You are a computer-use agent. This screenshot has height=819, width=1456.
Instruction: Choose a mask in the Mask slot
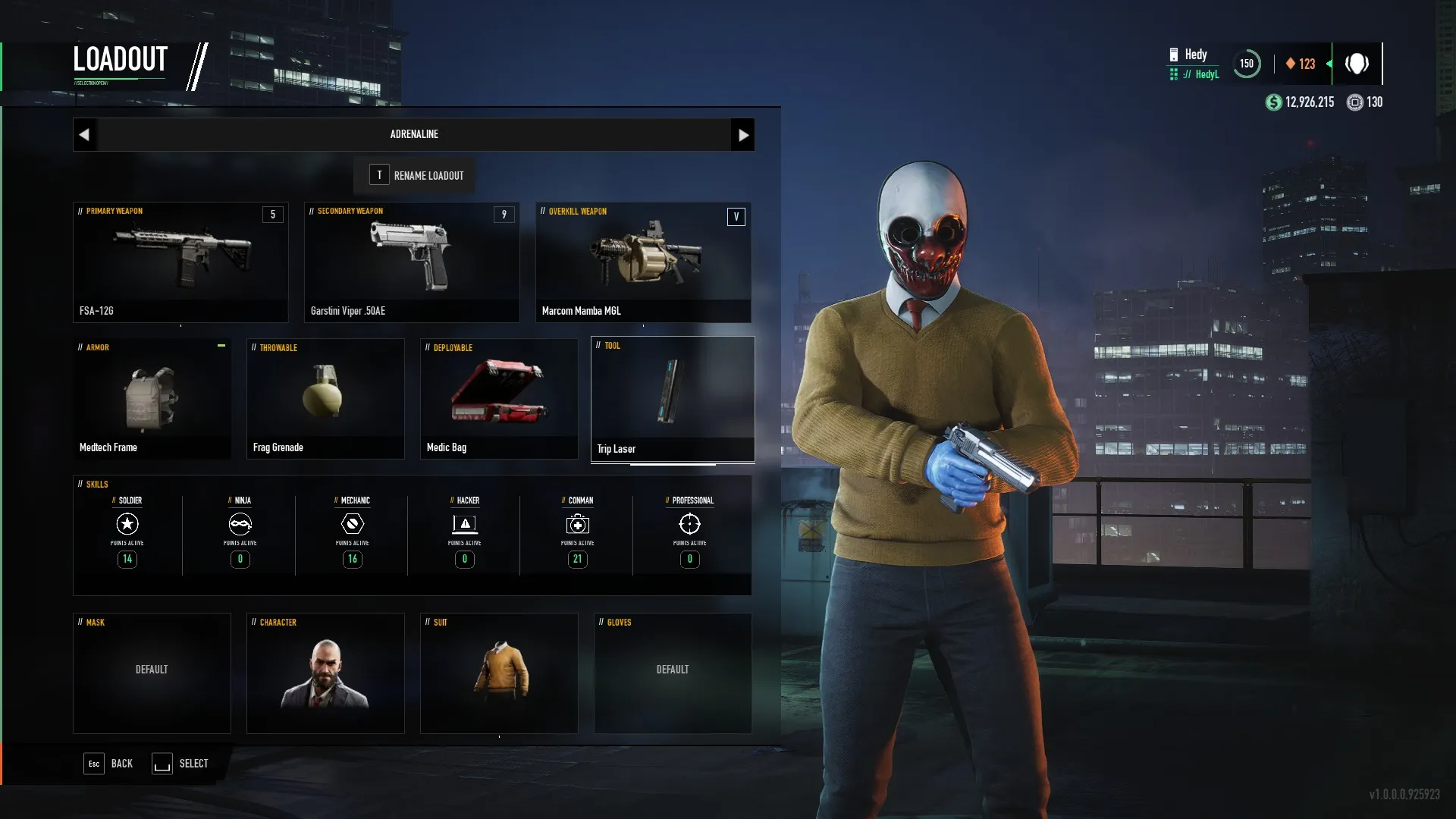pos(152,673)
